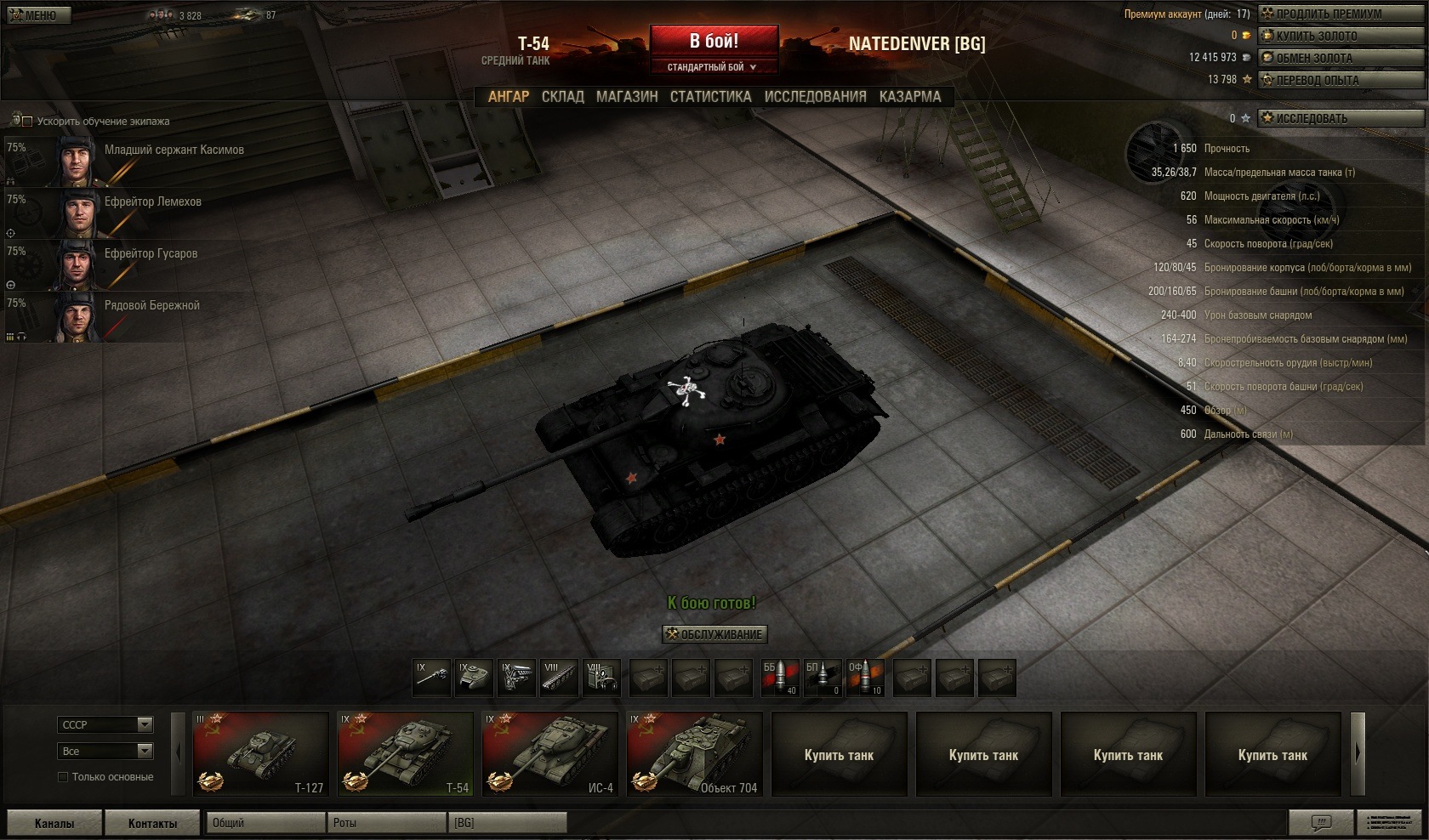1429x840 pixels.
Task: Toggle the Ускорить обучение экипажа checkbox
Action: coord(27,122)
